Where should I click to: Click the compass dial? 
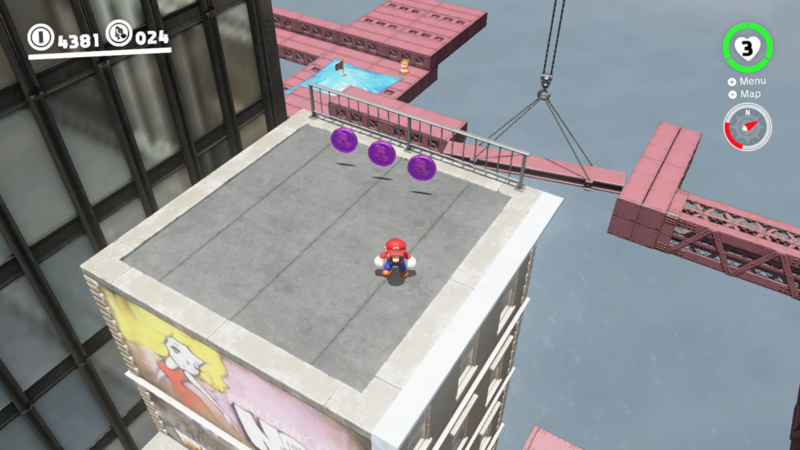[x=747, y=127]
